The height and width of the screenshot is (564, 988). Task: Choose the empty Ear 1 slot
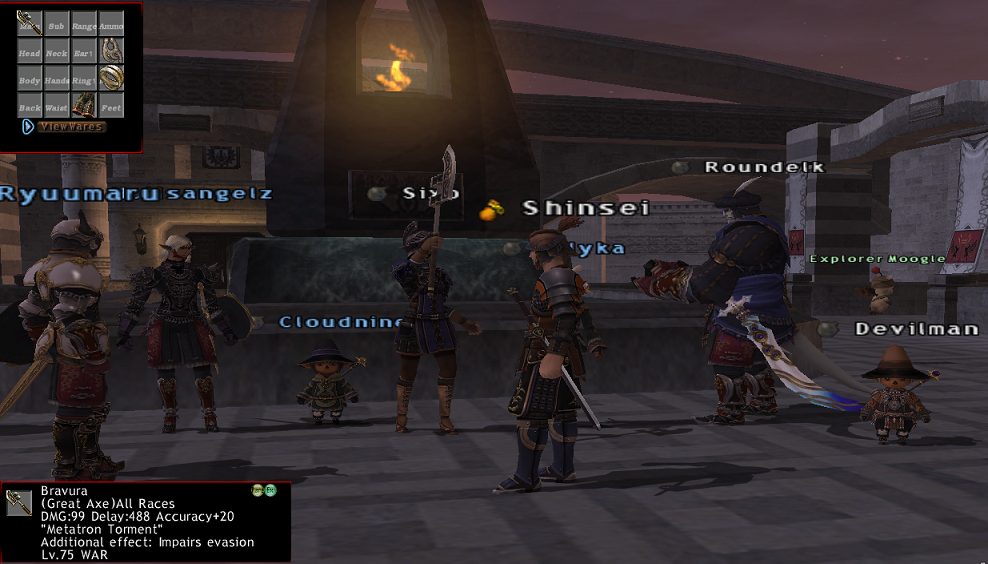84,50
